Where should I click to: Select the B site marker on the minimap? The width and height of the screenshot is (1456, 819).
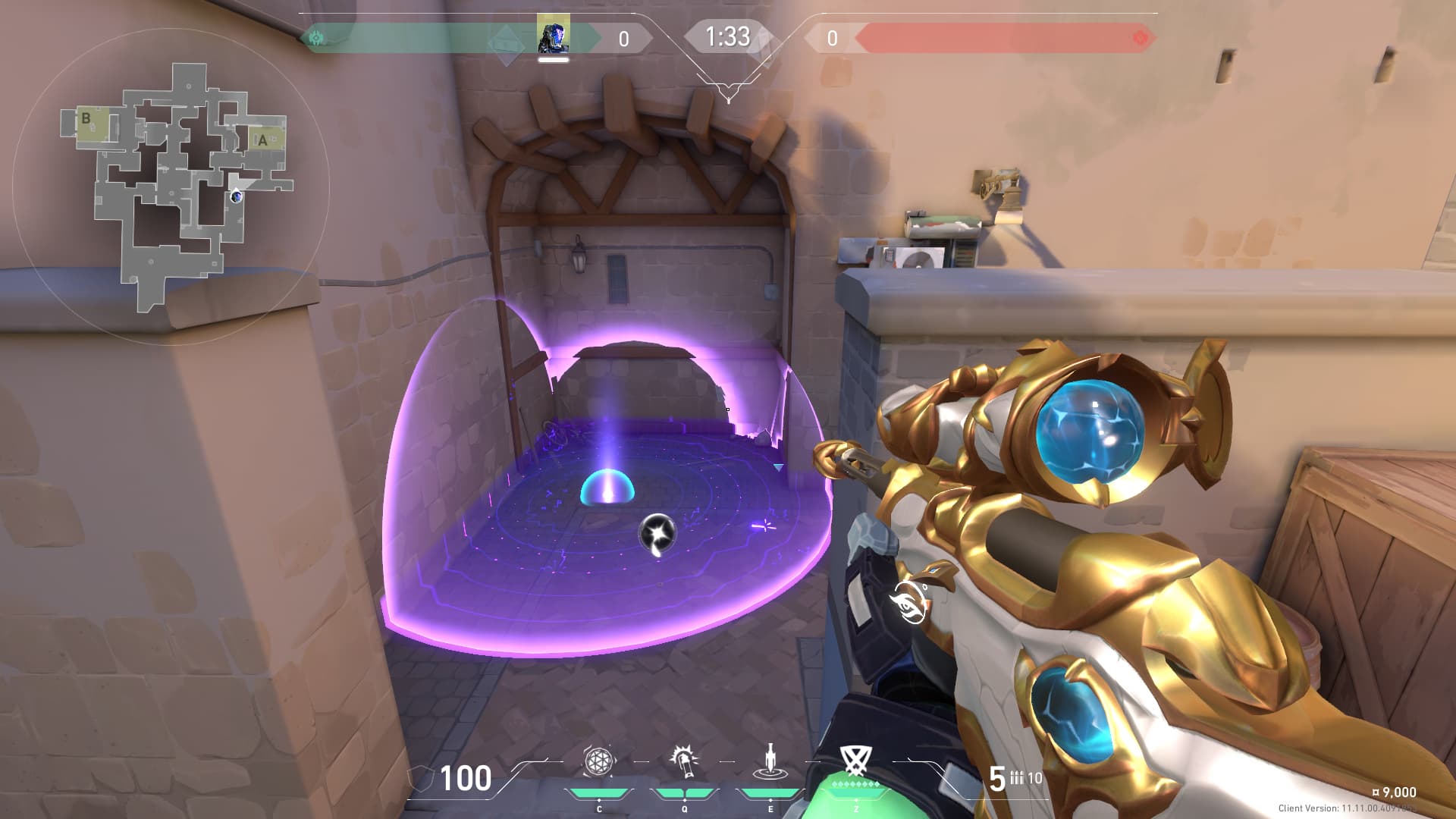tap(86, 118)
